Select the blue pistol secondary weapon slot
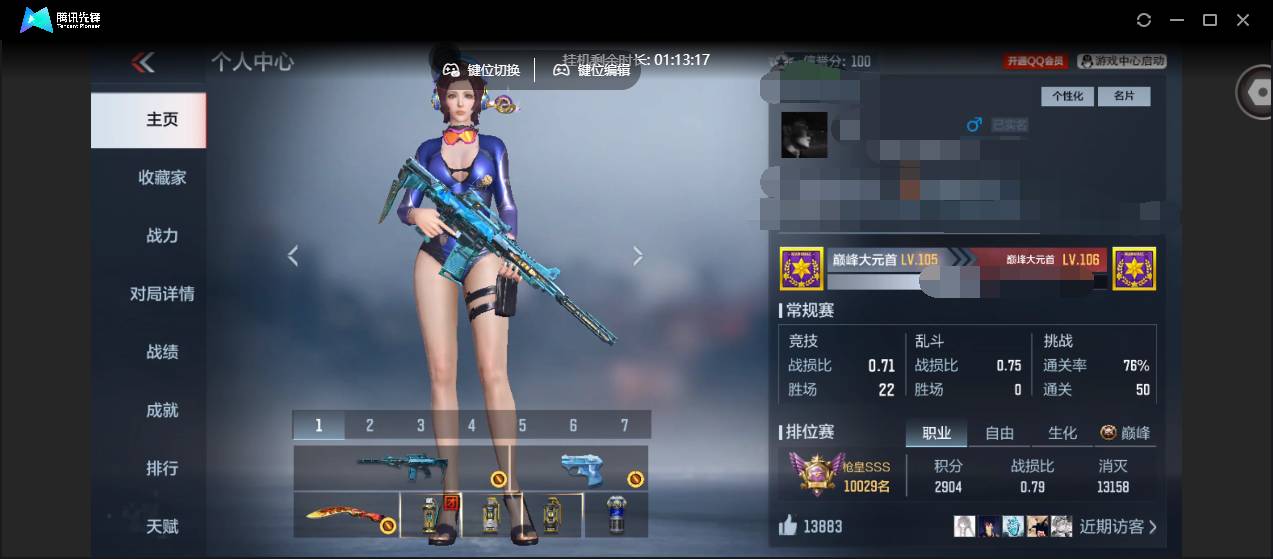The width and height of the screenshot is (1273, 559). (x=580, y=467)
